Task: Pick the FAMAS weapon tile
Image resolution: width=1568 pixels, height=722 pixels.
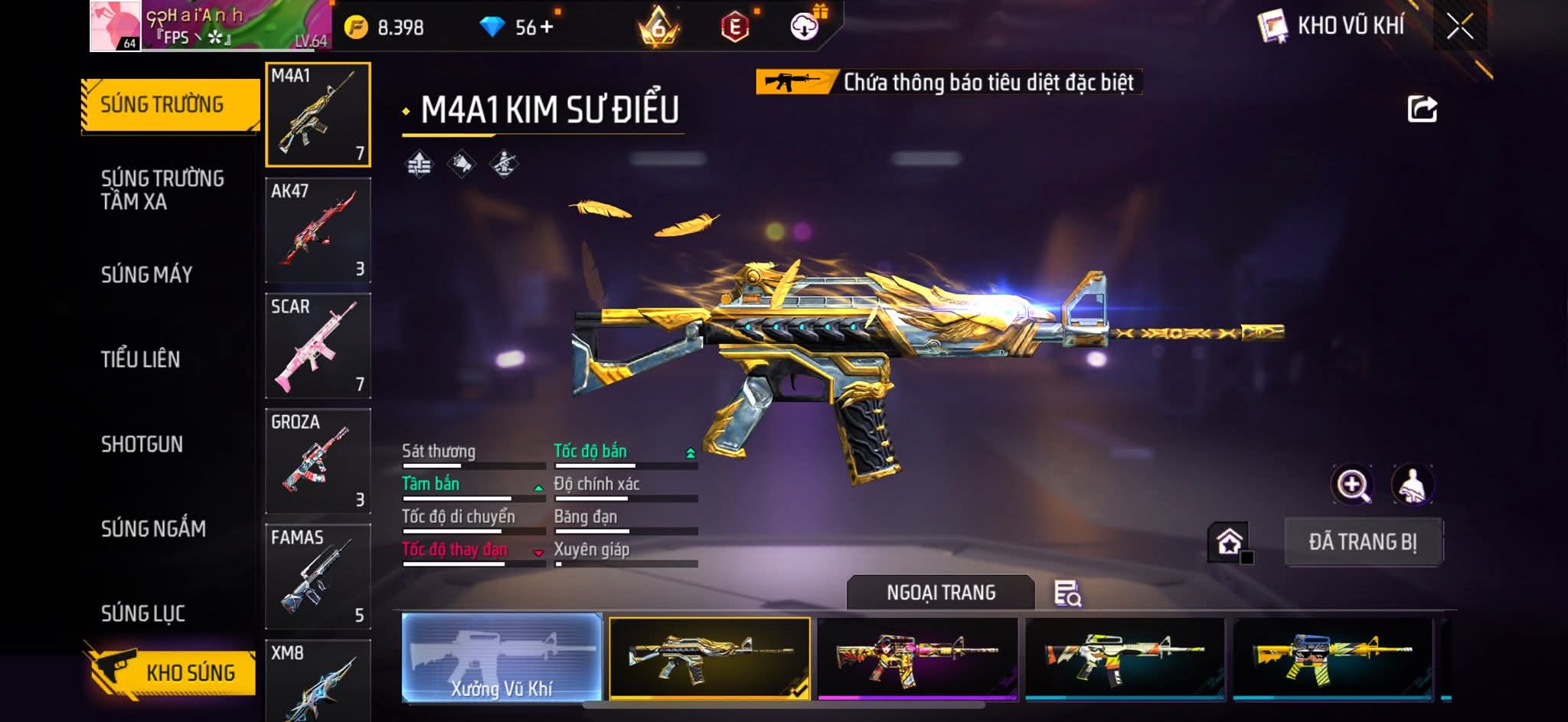Action: pyautogui.click(x=318, y=577)
